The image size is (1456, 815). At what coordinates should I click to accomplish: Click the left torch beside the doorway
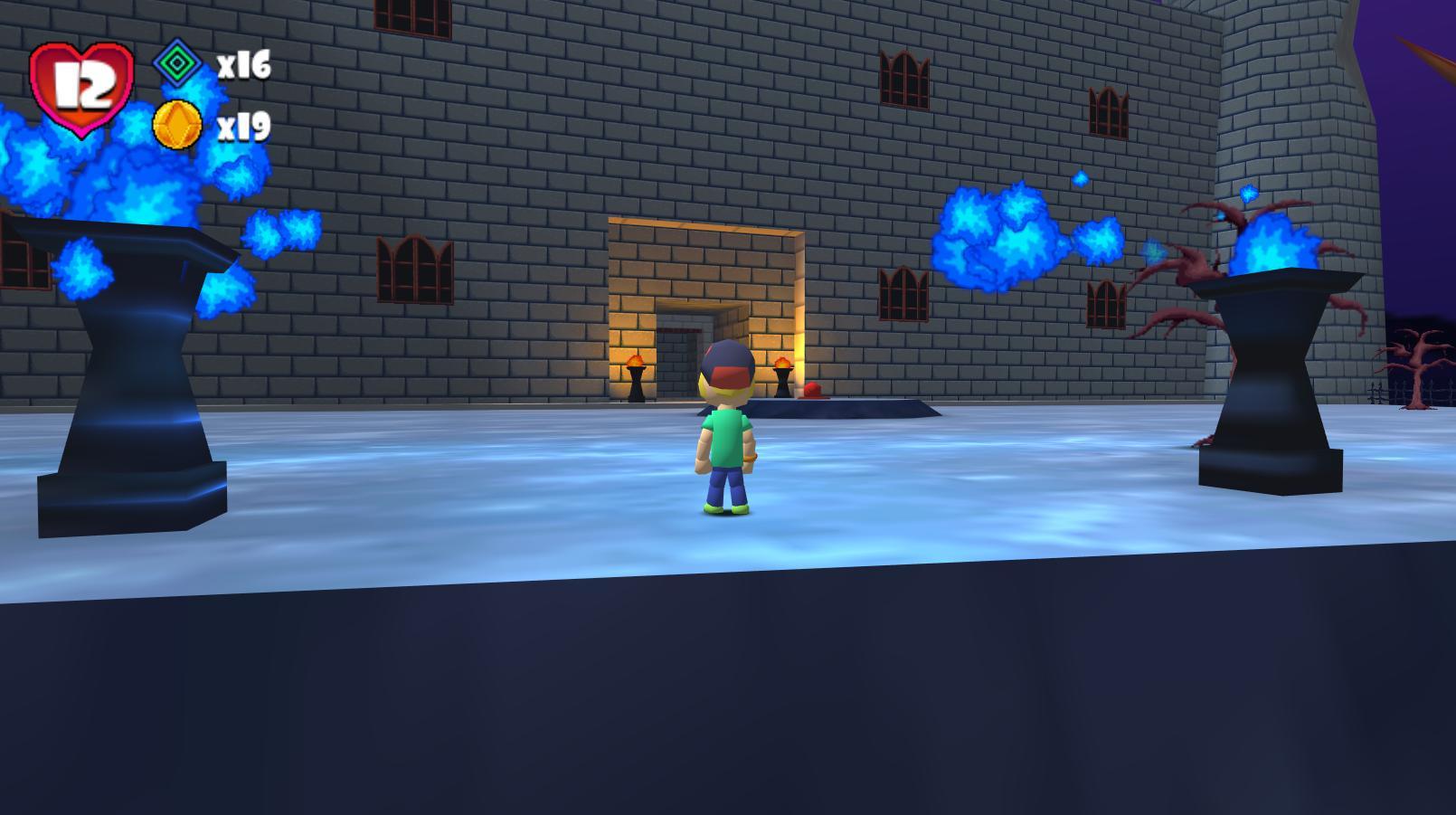[x=636, y=371]
